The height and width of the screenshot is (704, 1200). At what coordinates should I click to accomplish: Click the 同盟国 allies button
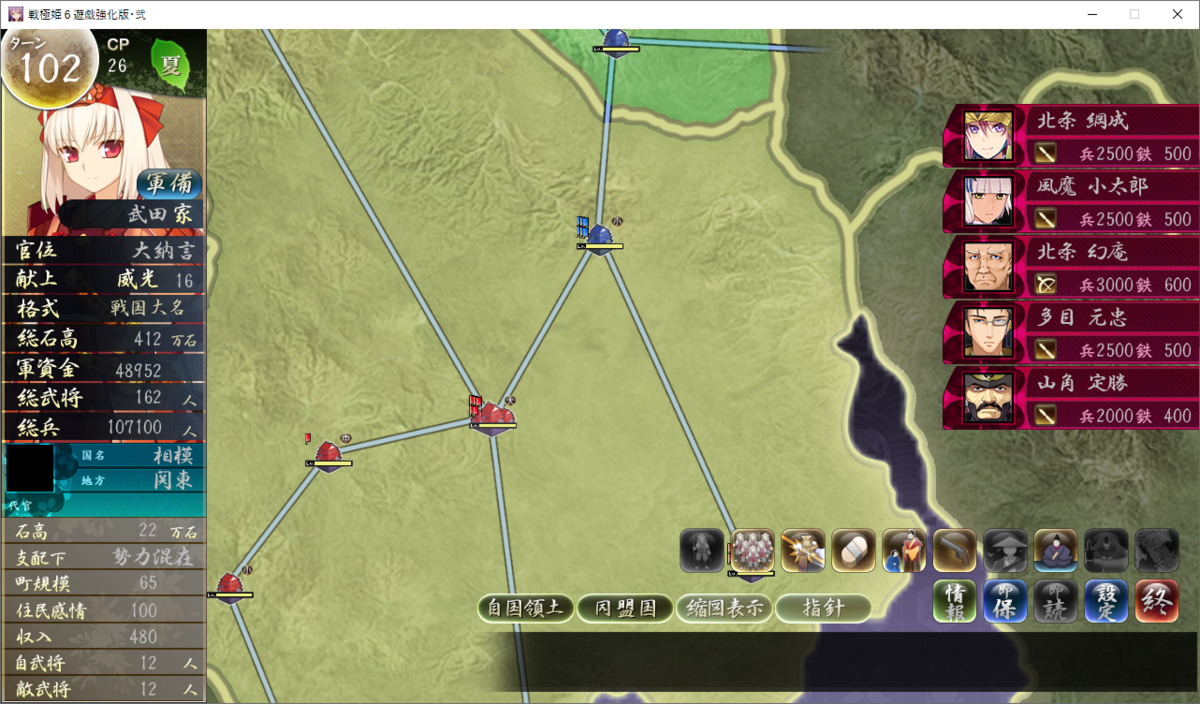coord(625,608)
